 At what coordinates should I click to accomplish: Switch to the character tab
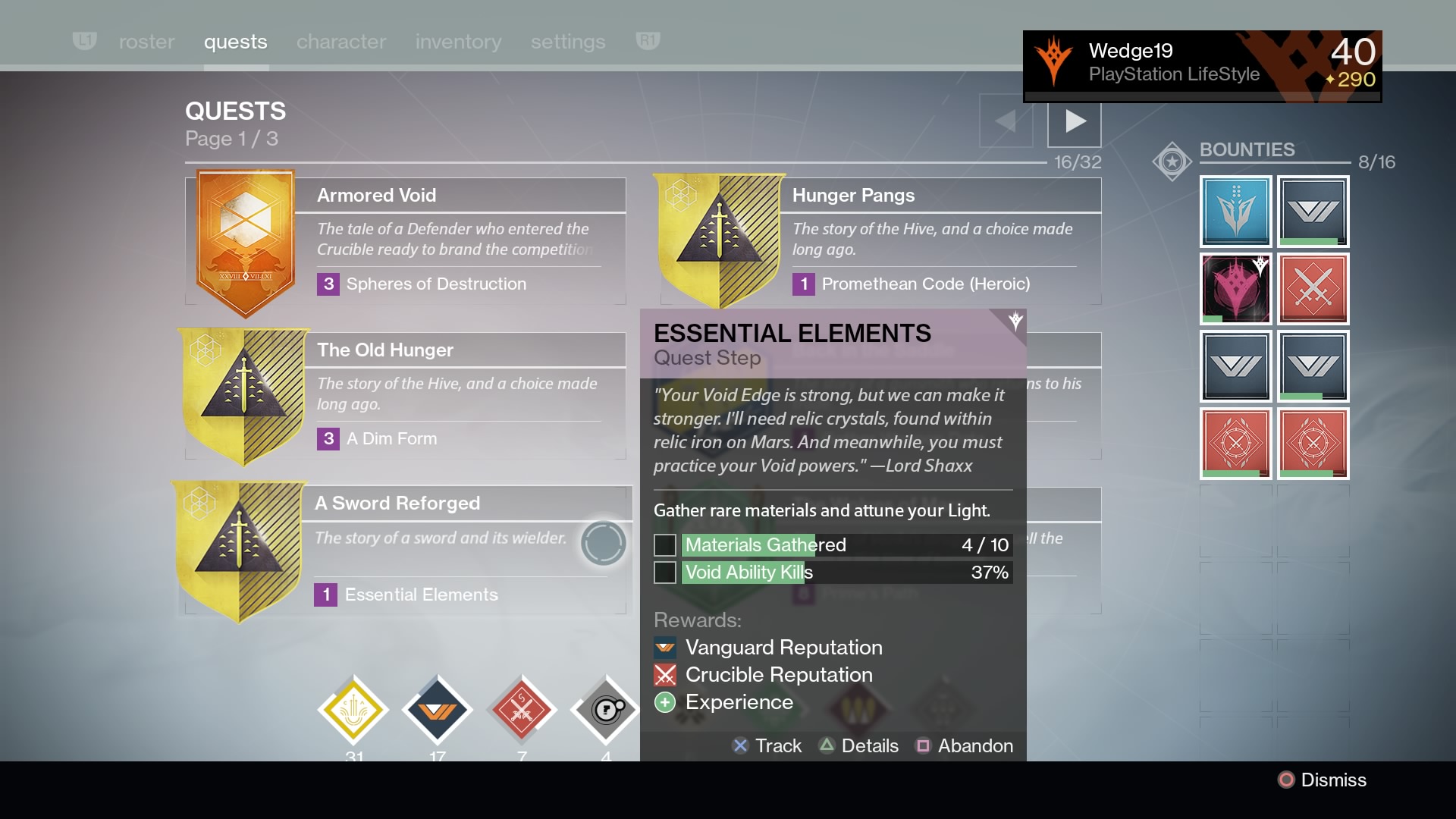340,42
